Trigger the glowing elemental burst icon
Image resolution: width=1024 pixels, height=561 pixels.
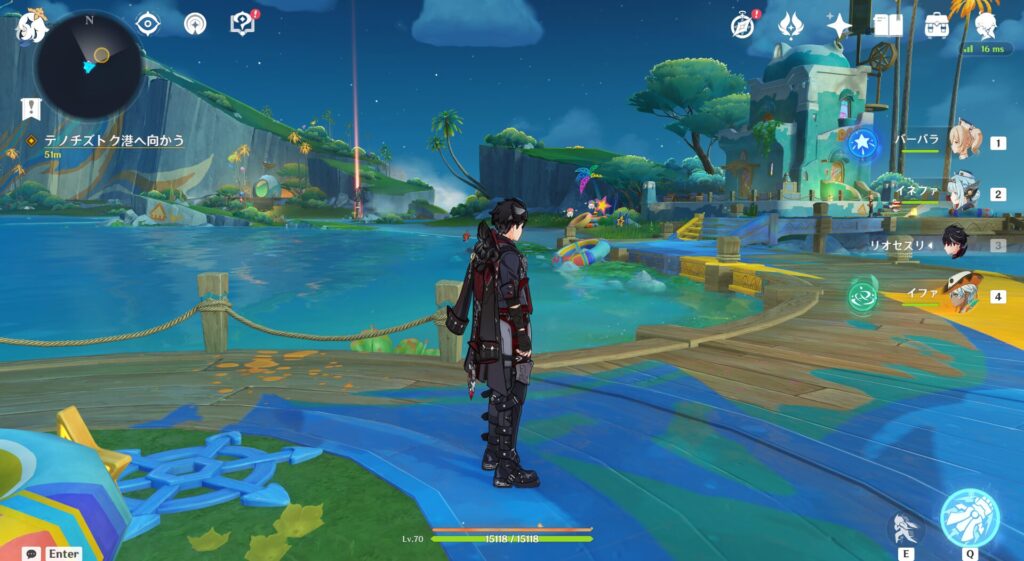point(969,517)
